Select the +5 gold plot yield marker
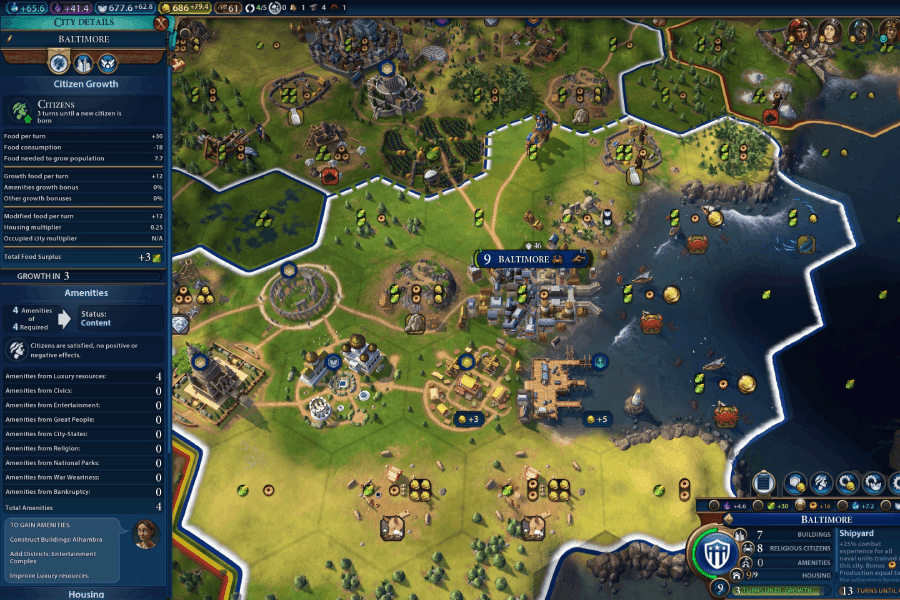 [597, 419]
